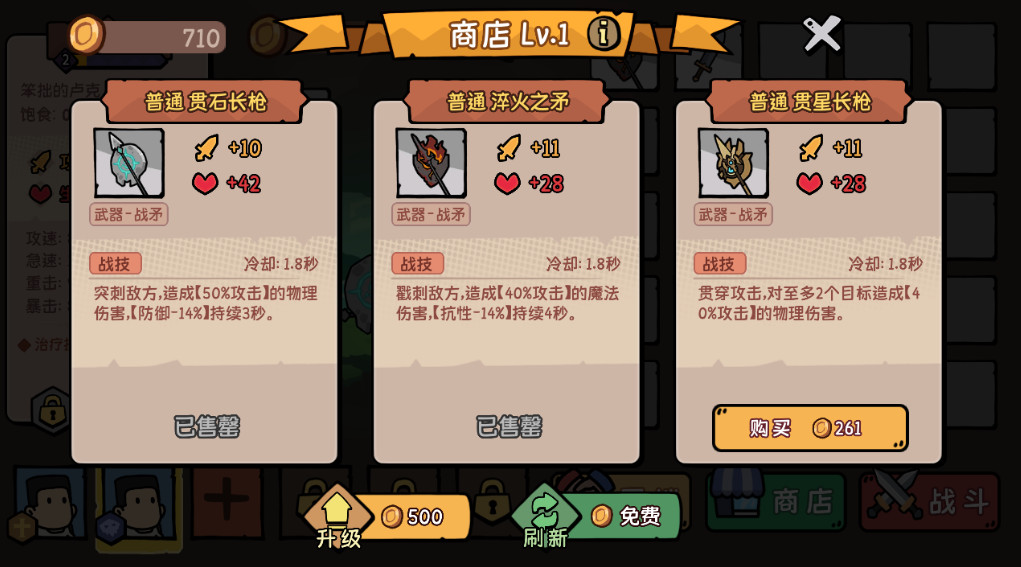Open the shop info icon
This screenshot has height=567, width=1021.
(603, 33)
